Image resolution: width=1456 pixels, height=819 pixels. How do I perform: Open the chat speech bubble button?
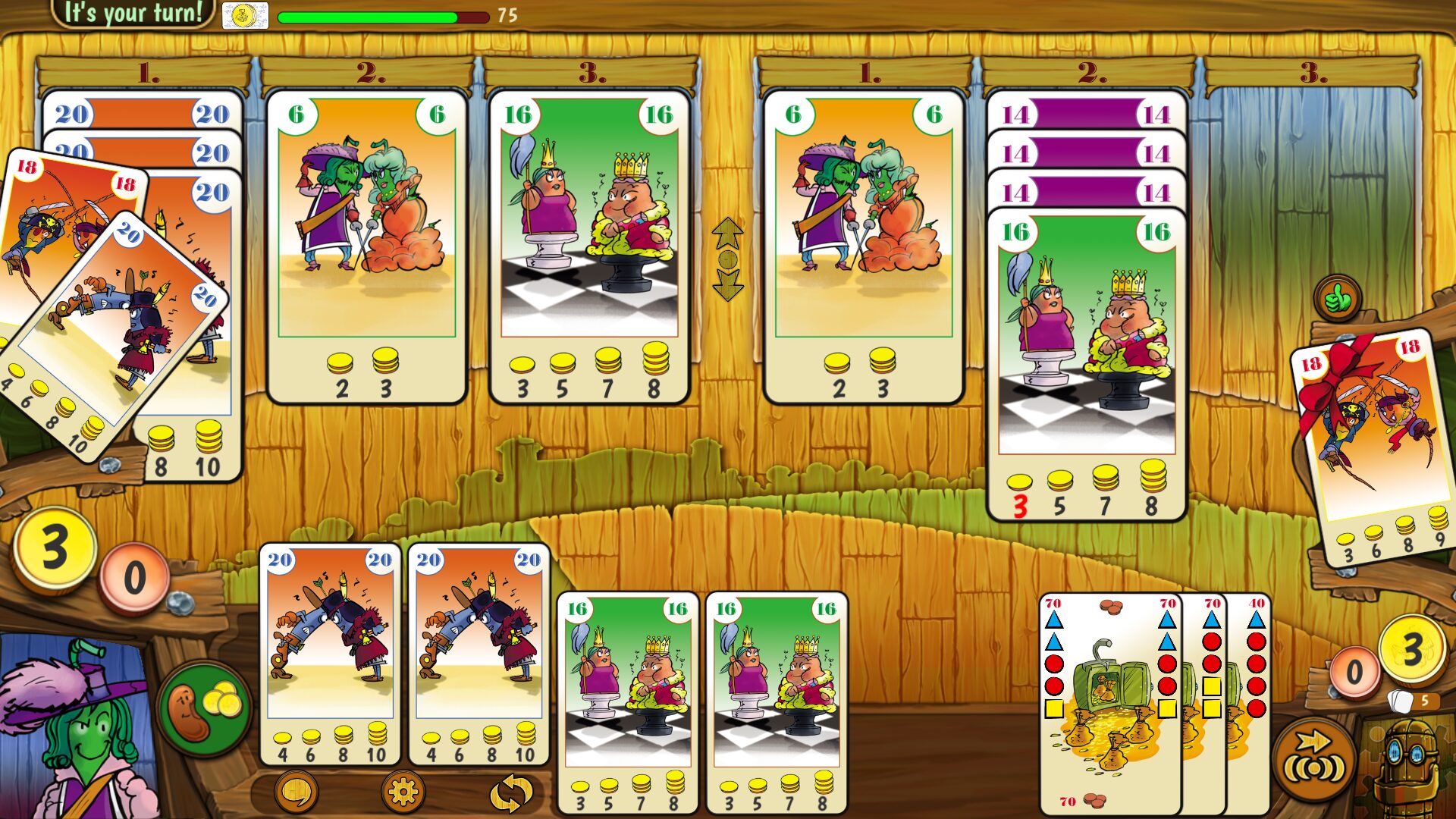tap(296, 792)
